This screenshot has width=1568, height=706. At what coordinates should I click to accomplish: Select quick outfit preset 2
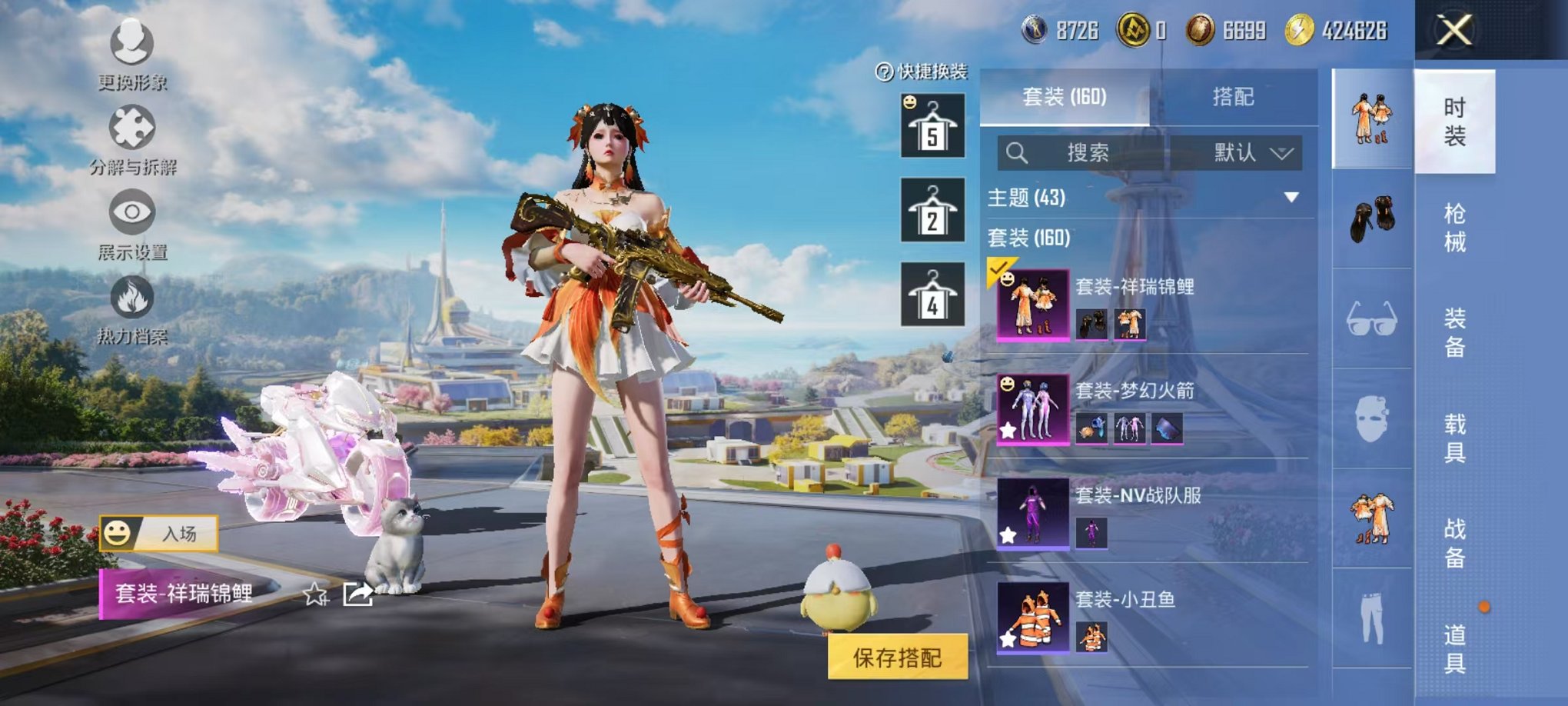932,210
